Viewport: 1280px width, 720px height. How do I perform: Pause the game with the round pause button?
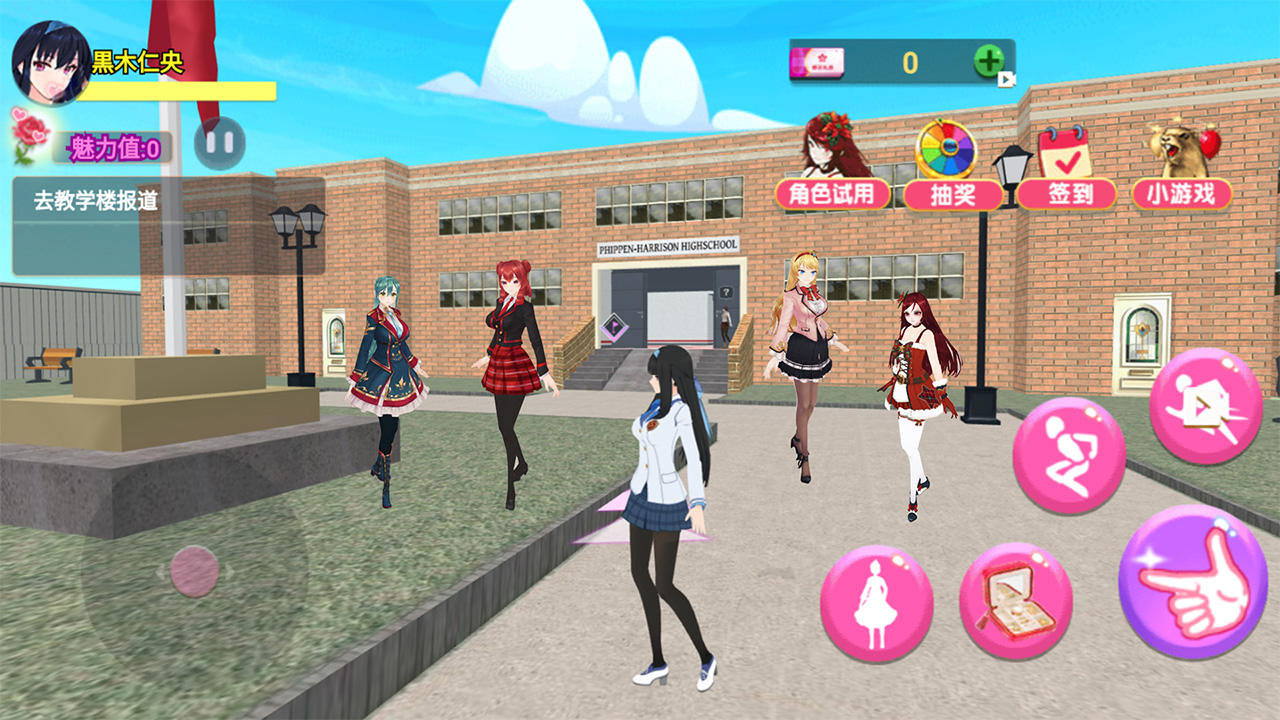[x=220, y=142]
